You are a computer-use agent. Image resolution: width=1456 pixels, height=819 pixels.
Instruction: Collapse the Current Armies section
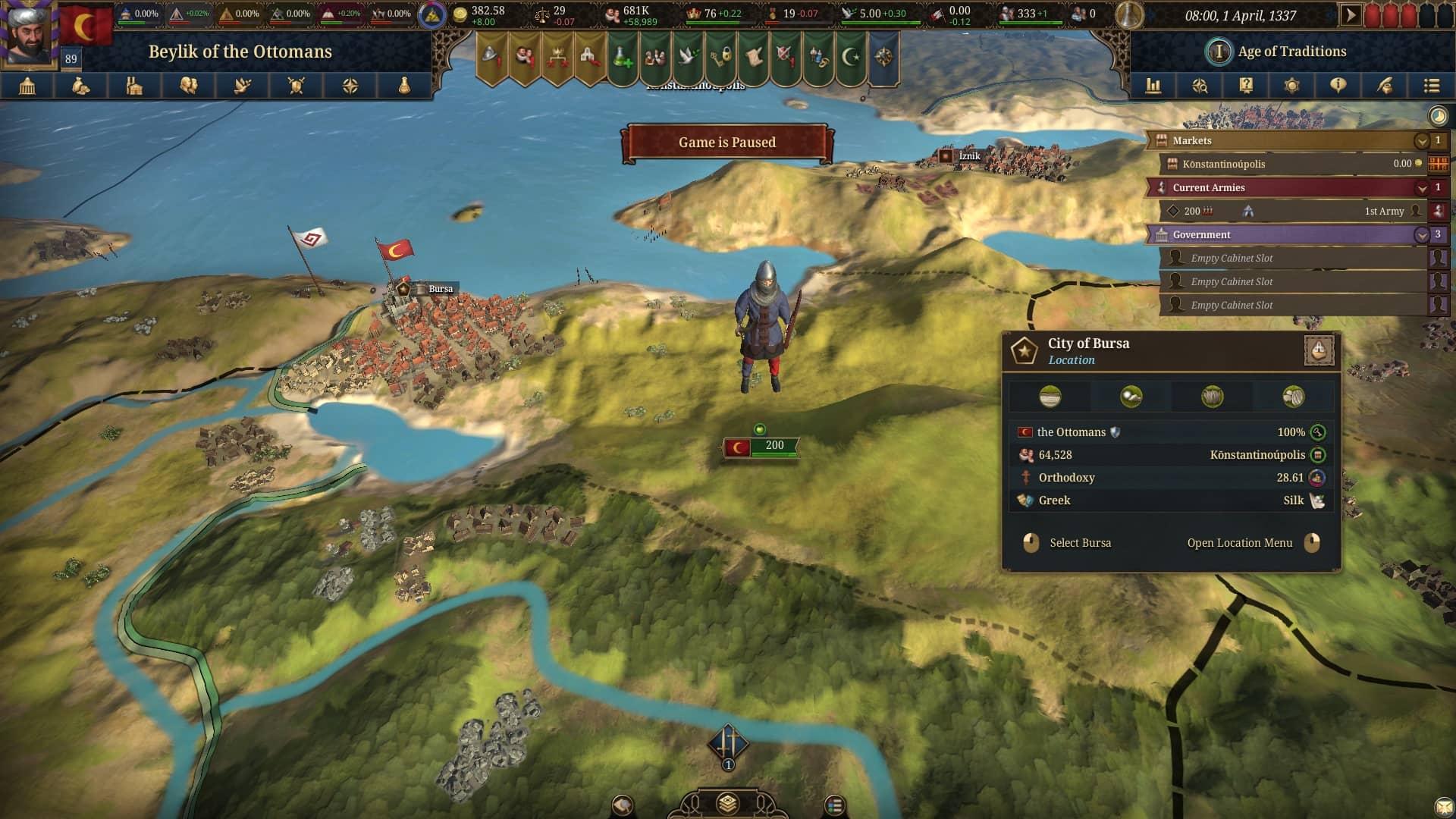1422,188
